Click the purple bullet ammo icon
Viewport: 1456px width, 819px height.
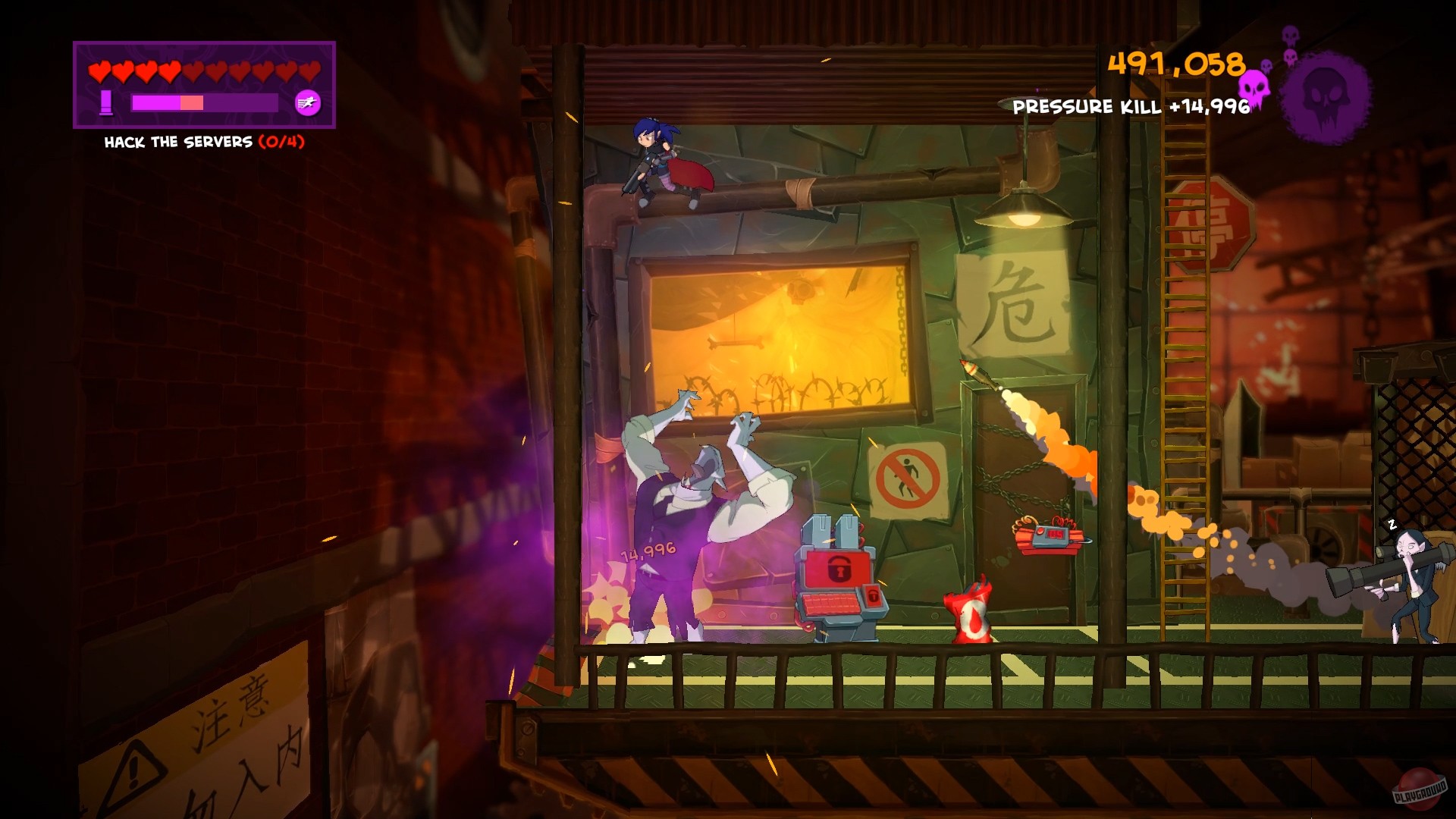[x=106, y=103]
